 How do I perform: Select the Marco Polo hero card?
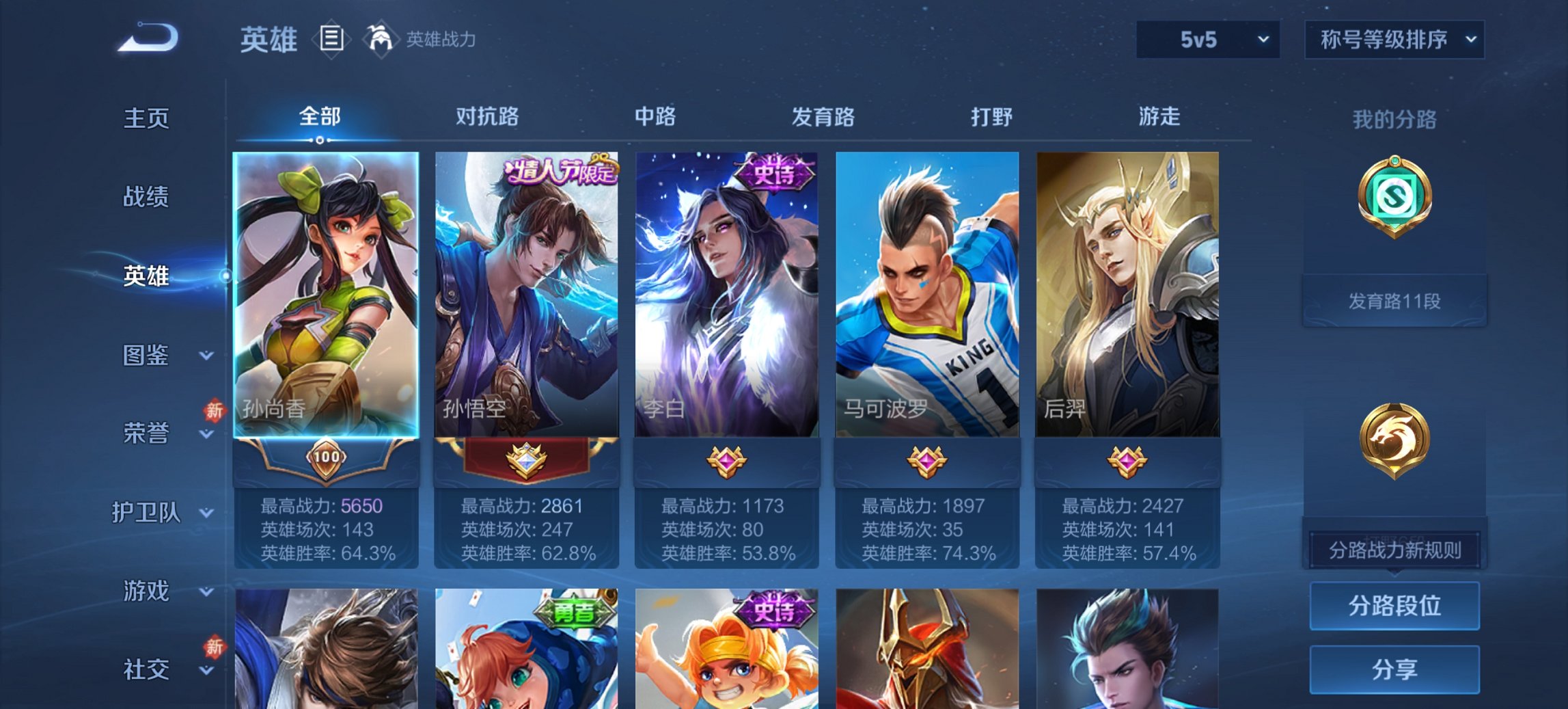[926, 294]
